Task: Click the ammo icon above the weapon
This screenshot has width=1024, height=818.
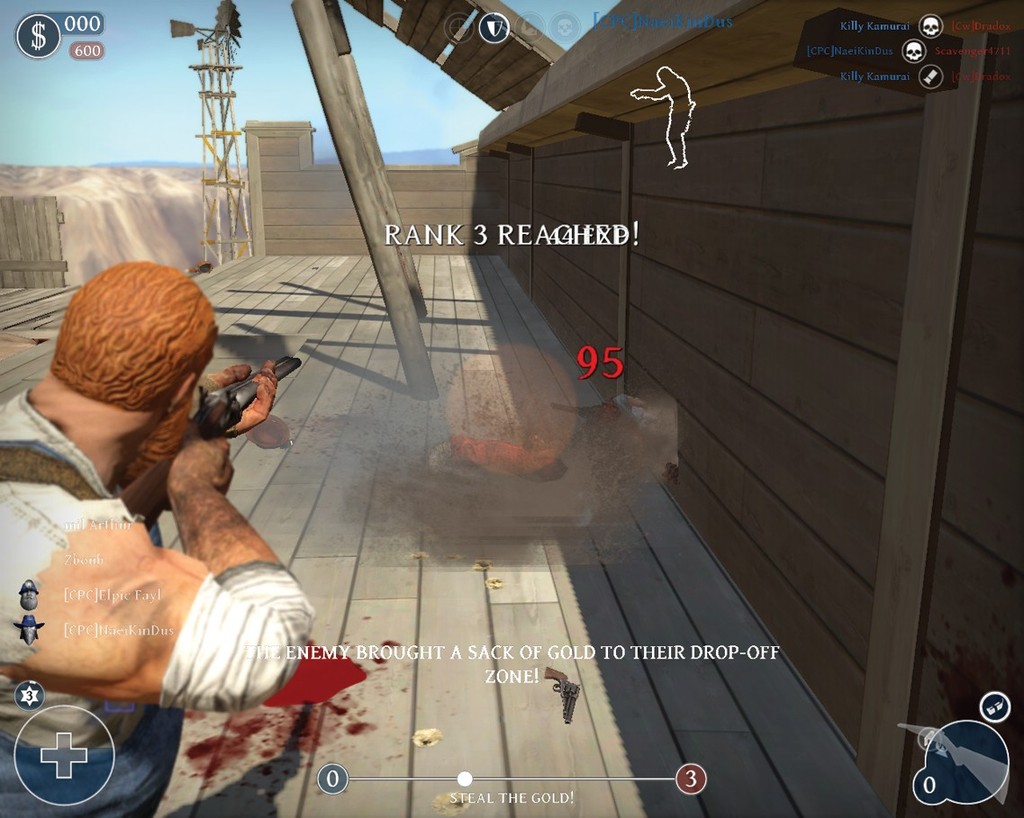Action: 993,706
